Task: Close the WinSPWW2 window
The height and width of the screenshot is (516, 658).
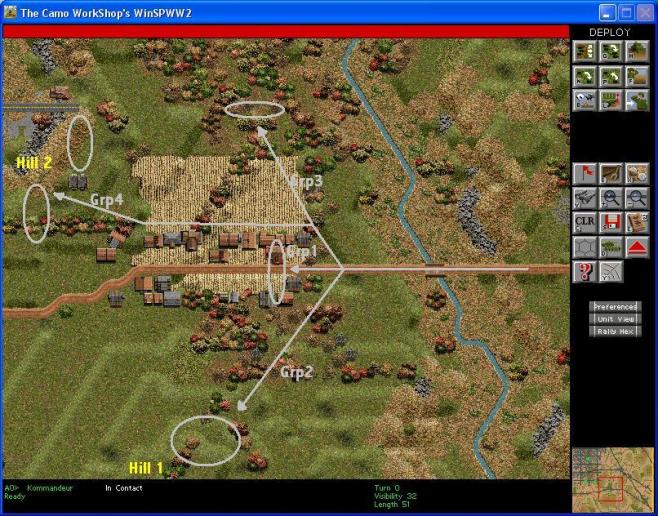Action: click(644, 12)
